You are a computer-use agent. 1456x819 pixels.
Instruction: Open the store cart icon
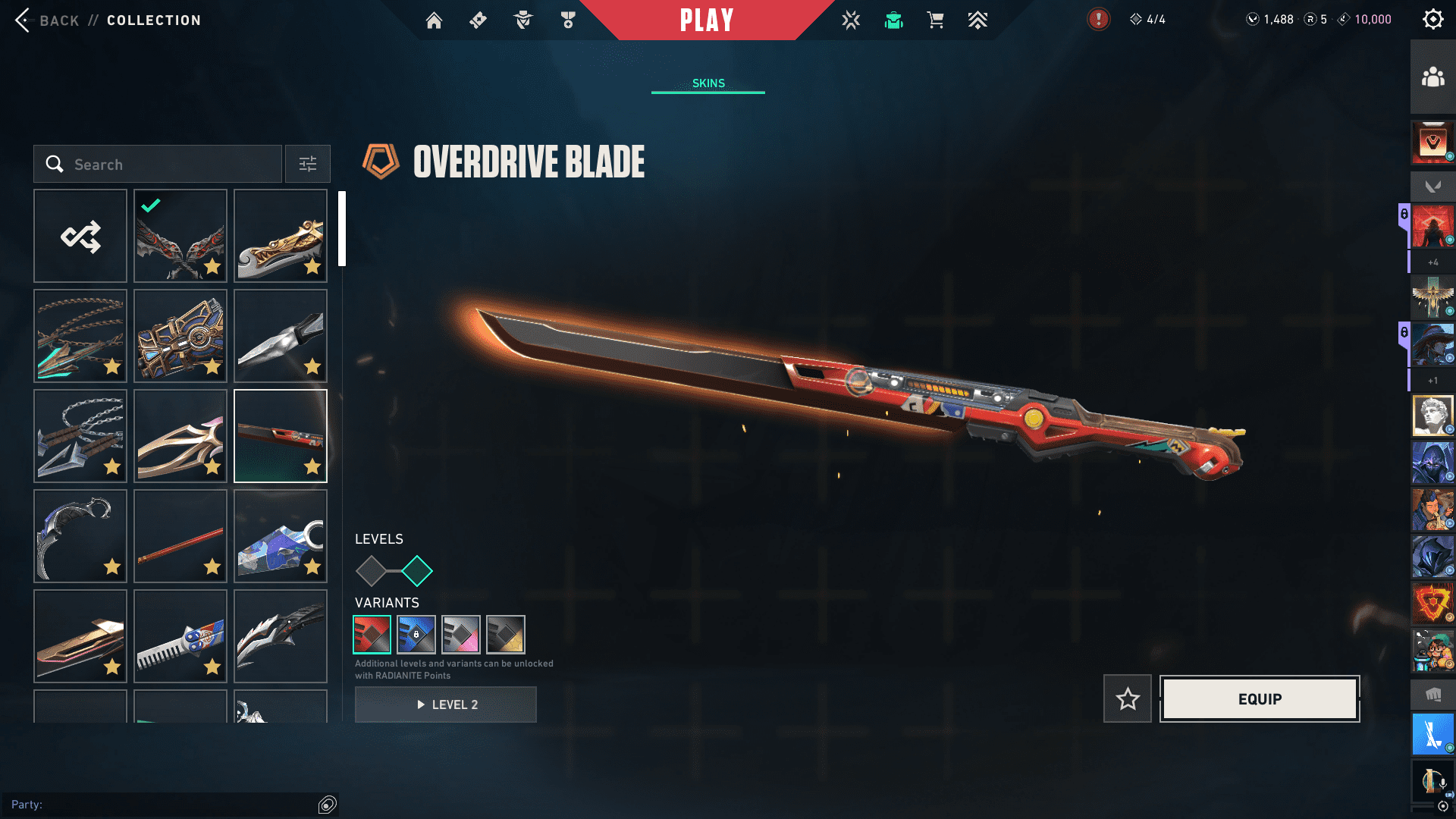pyautogui.click(x=935, y=20)
